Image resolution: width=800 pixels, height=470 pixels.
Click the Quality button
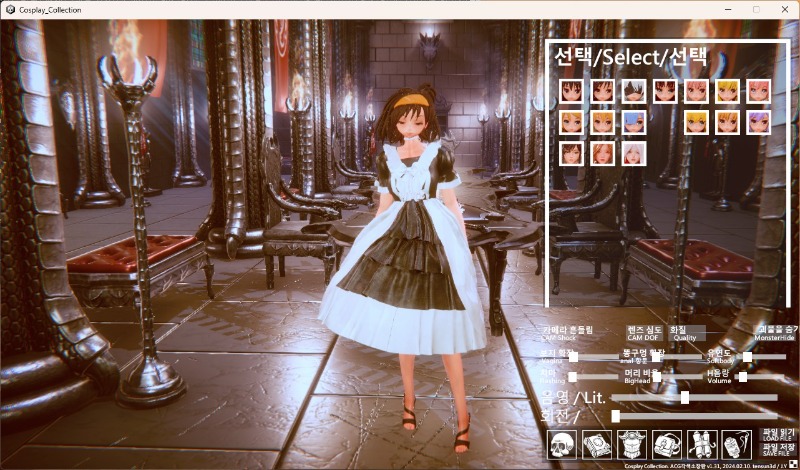coord(685,333)
